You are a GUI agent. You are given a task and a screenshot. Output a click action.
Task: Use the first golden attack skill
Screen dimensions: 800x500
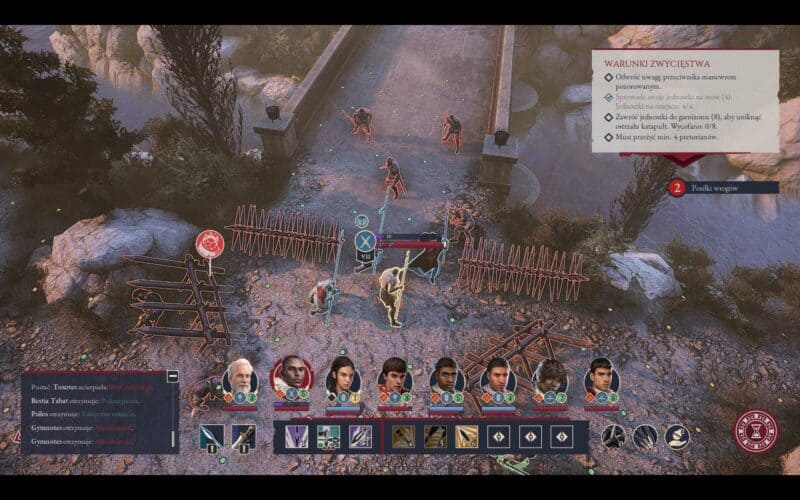click(404, 436)
